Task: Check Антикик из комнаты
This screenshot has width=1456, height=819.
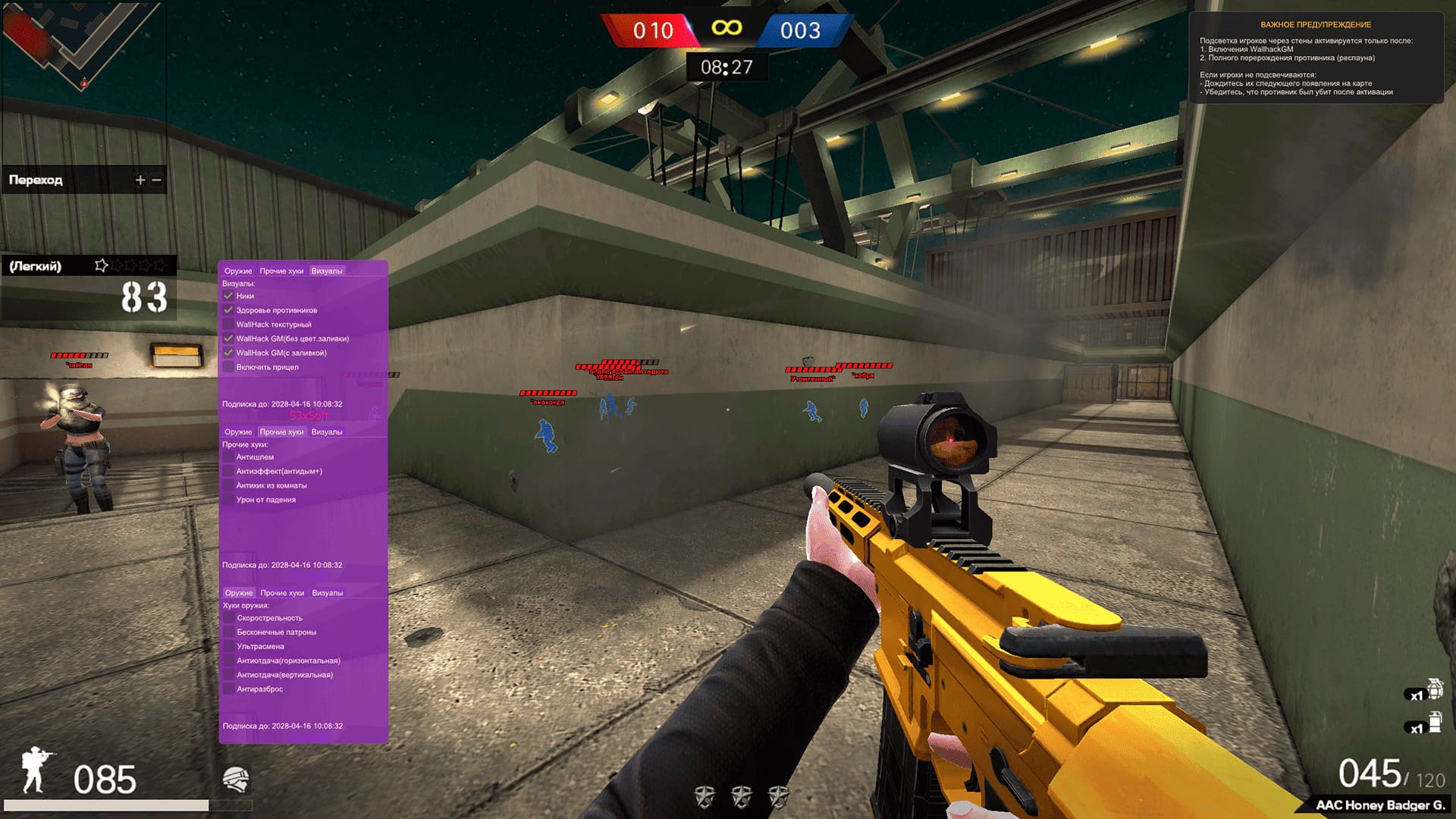Action: tap(228, 485)
